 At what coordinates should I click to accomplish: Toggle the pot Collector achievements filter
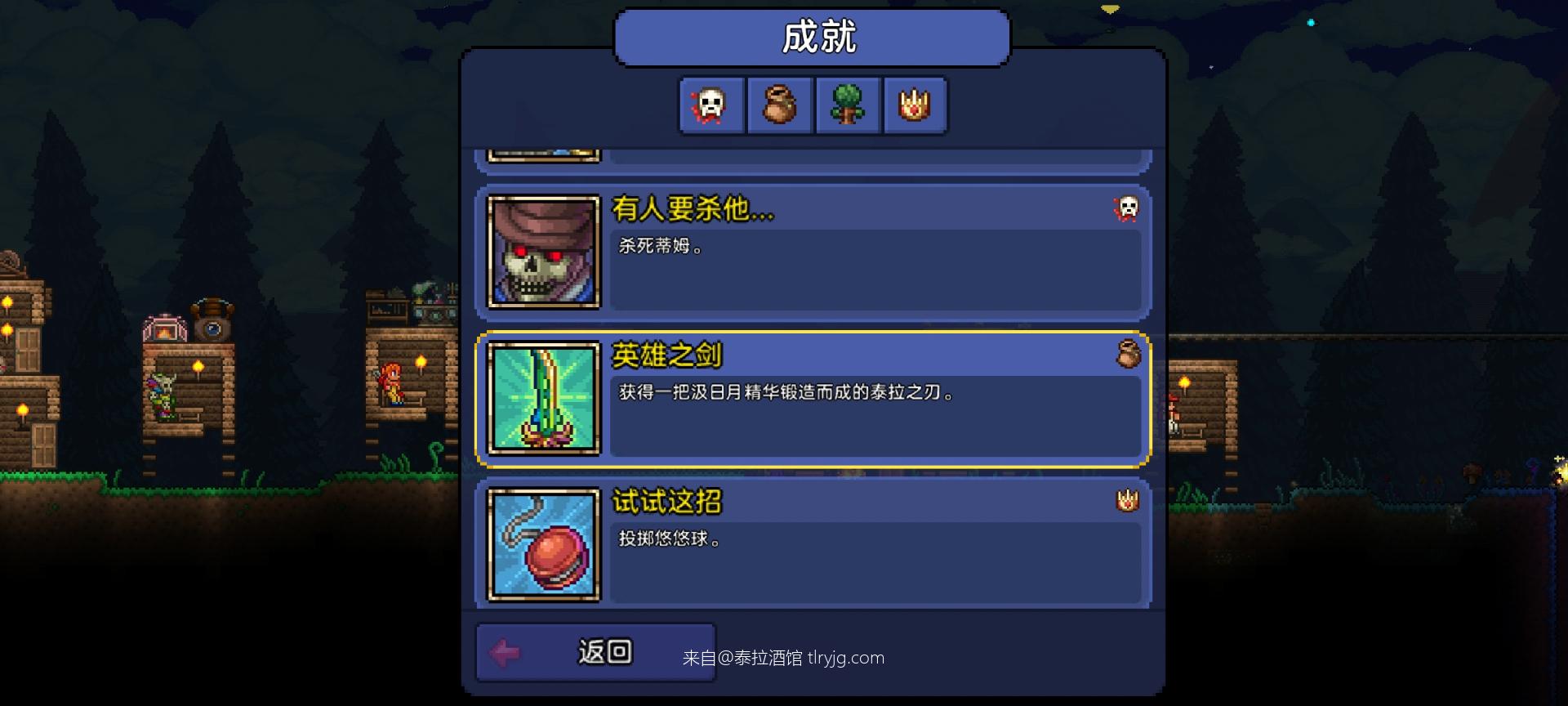[778, 105]
